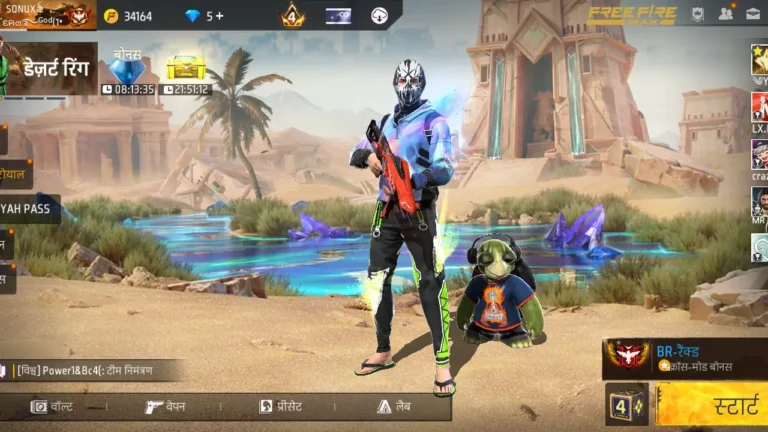This screenshot has width=768, height=432.
Task: Open the rank 4 crown badge
Action: (292, 16)
